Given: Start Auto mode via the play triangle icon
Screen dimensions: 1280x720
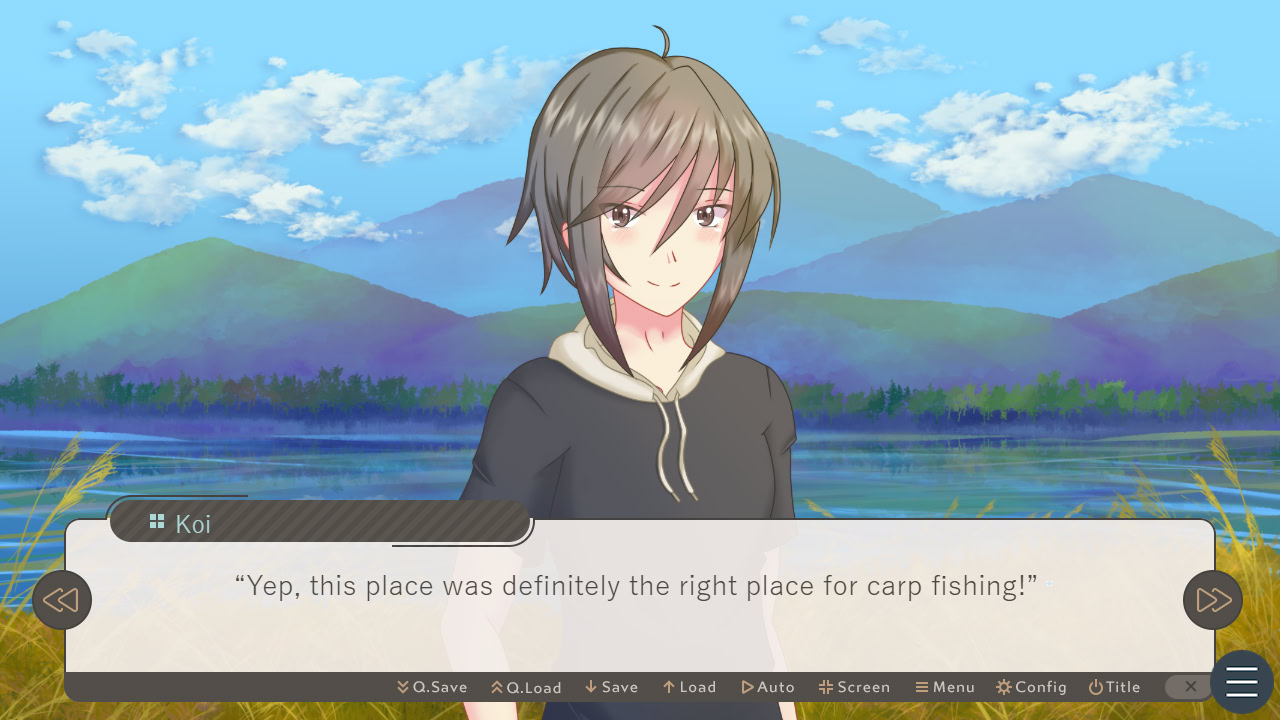Looking at the screenshot, I should point(748,687).
